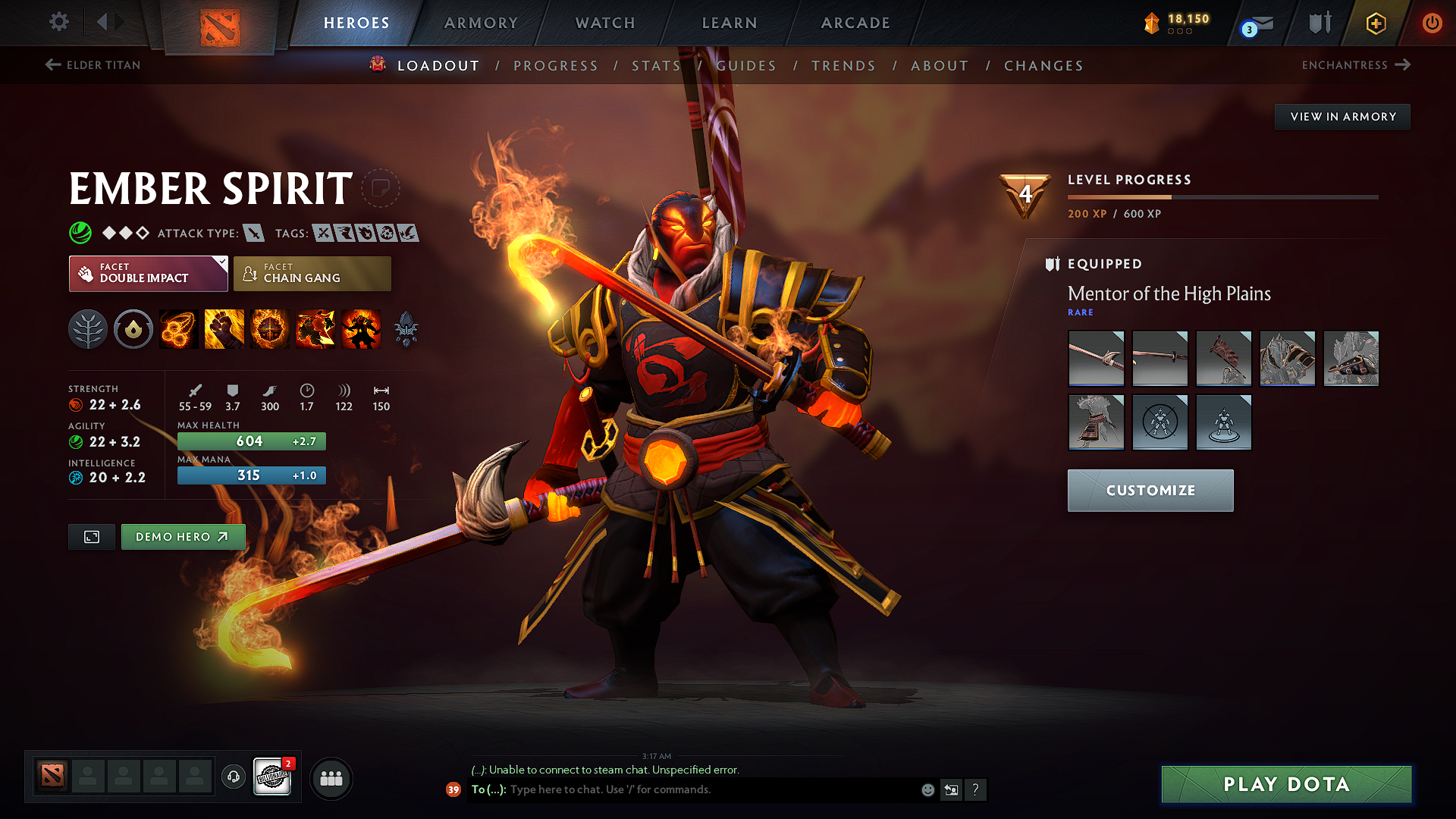
Task: View the Searing Chains ability icon
Action: [178, 328]
